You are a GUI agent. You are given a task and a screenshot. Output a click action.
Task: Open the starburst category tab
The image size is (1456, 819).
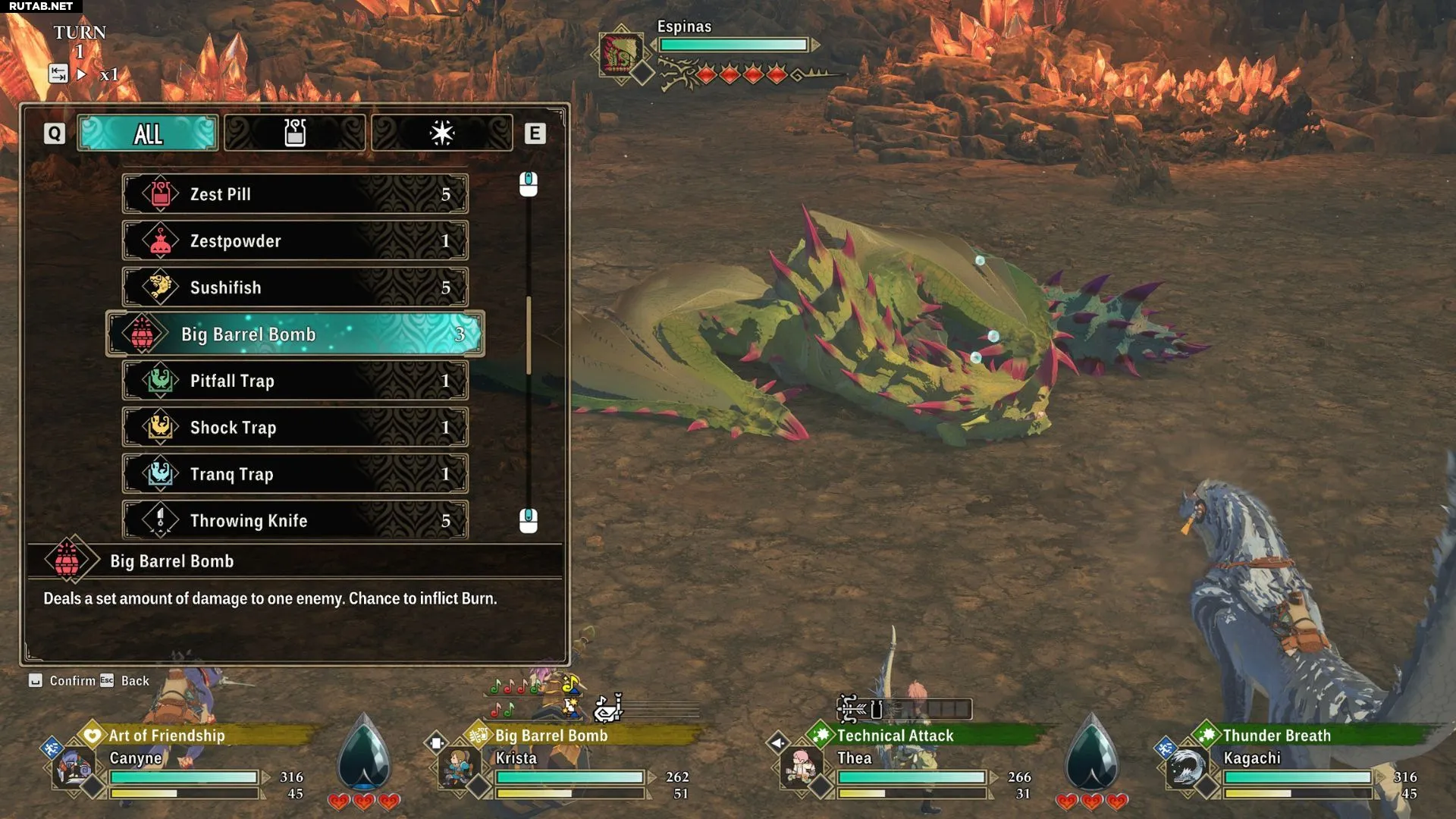(x=441, y=133)
